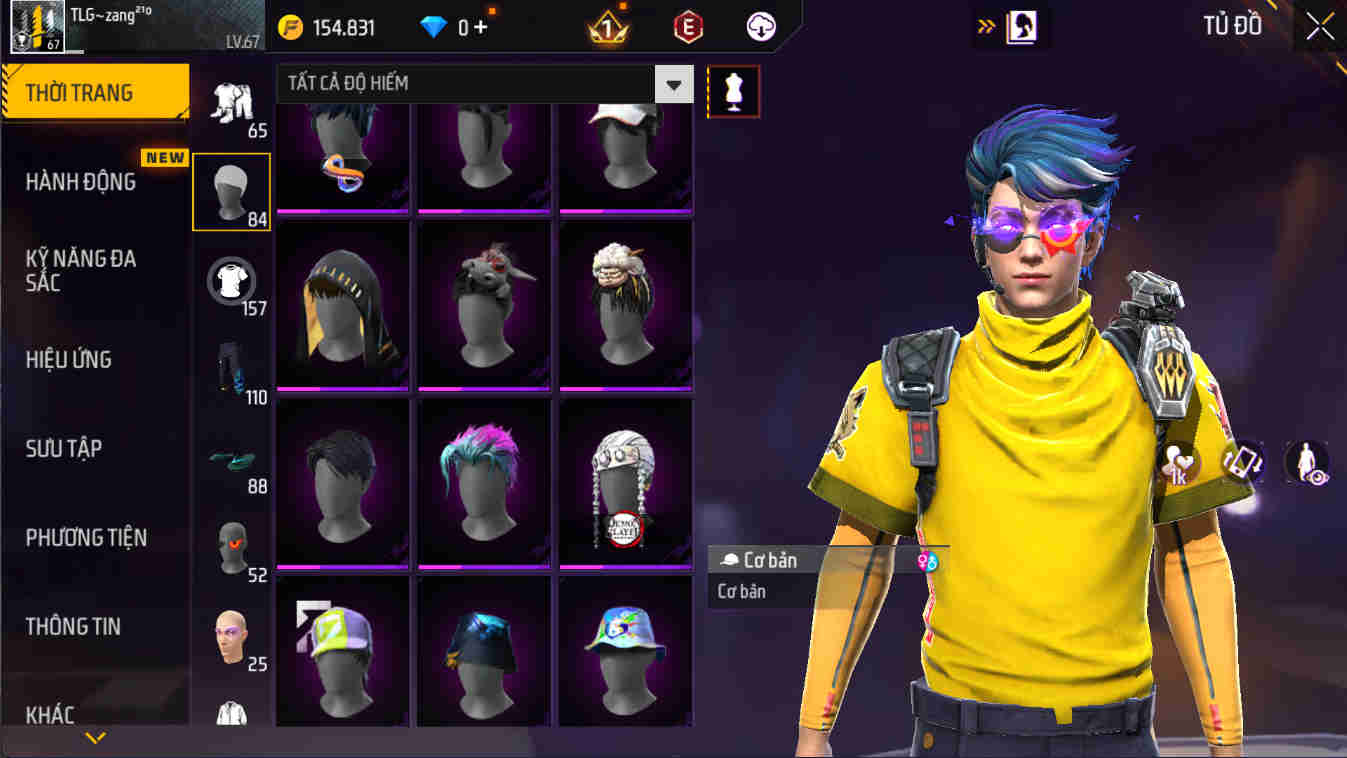This screenshot has height=758, width=1347.
Task: Select the pink-blue color swatch beside Cơ bản
Action: pos(928,560)
